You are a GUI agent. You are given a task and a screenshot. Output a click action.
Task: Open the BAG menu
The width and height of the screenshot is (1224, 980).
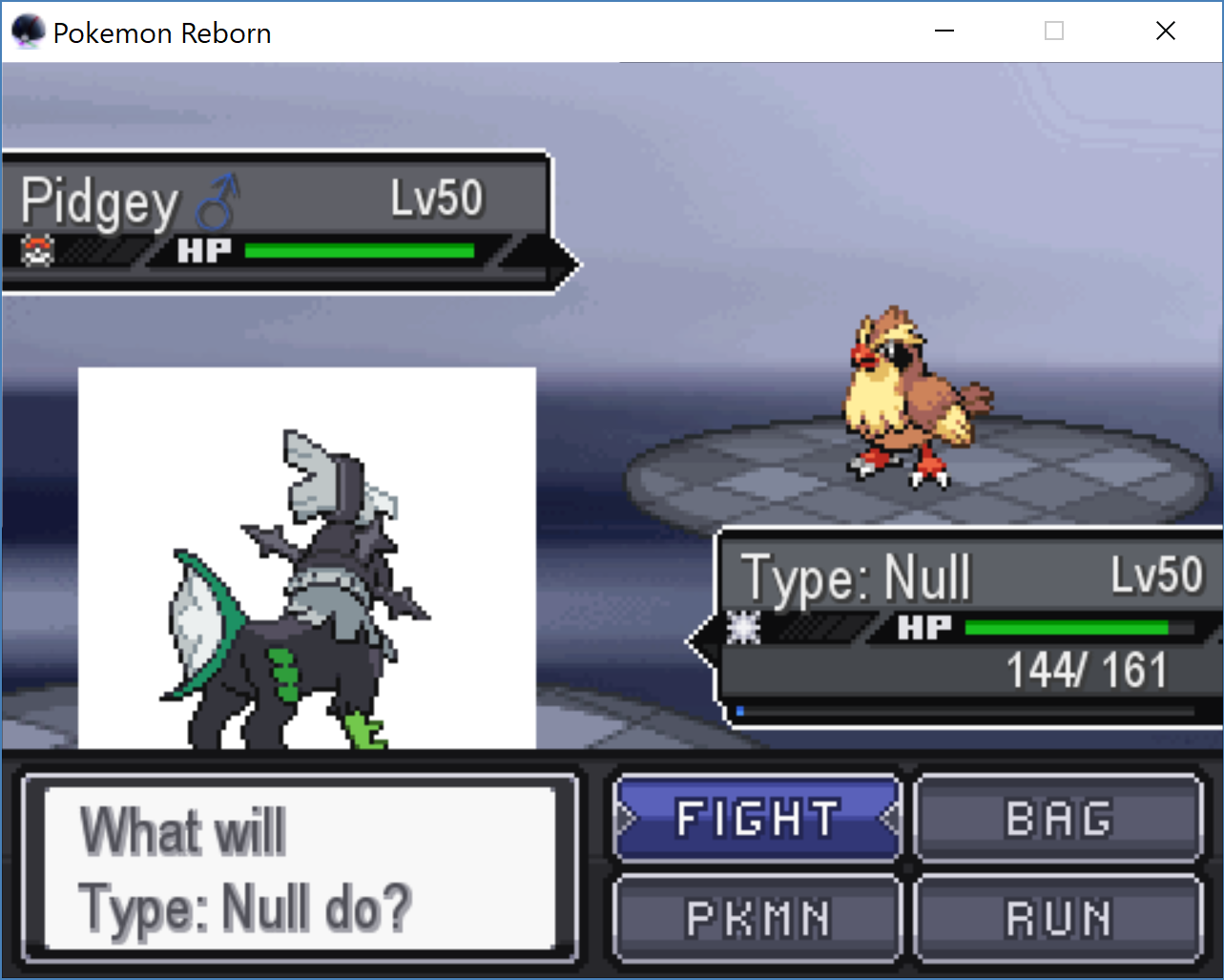[1058, 819]
